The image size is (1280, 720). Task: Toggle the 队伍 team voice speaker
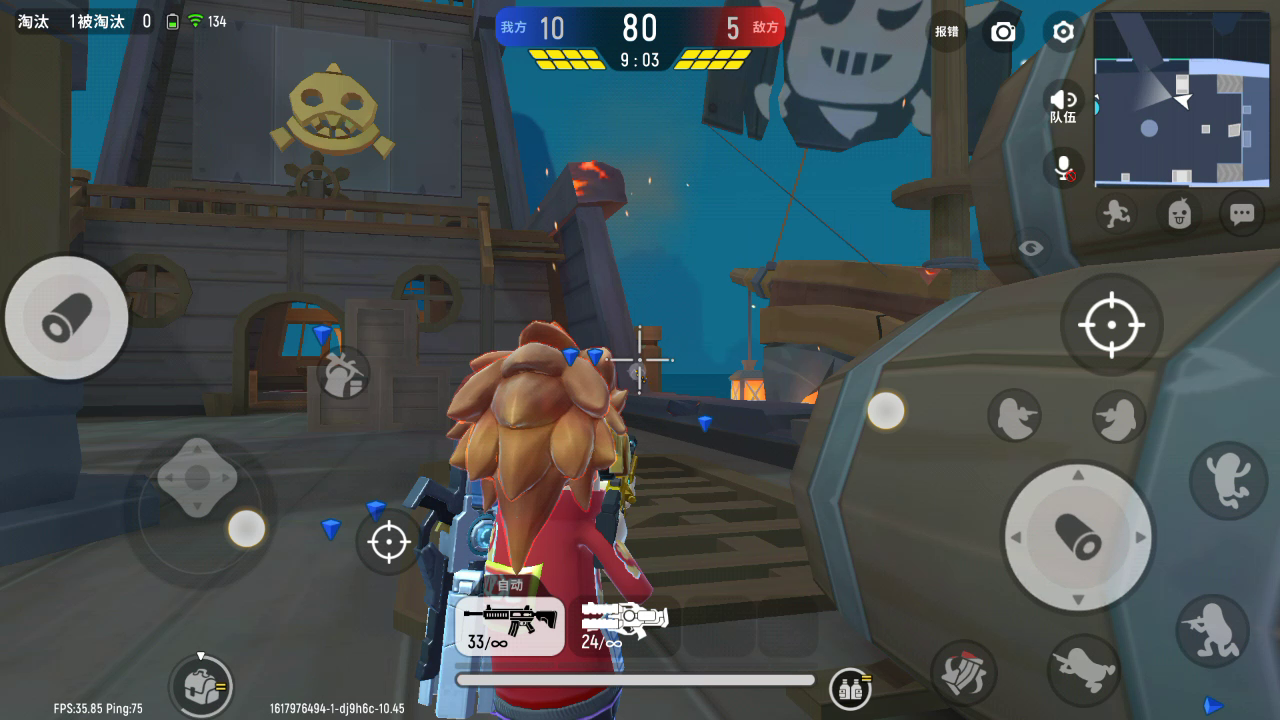[x=1063, y=103]
